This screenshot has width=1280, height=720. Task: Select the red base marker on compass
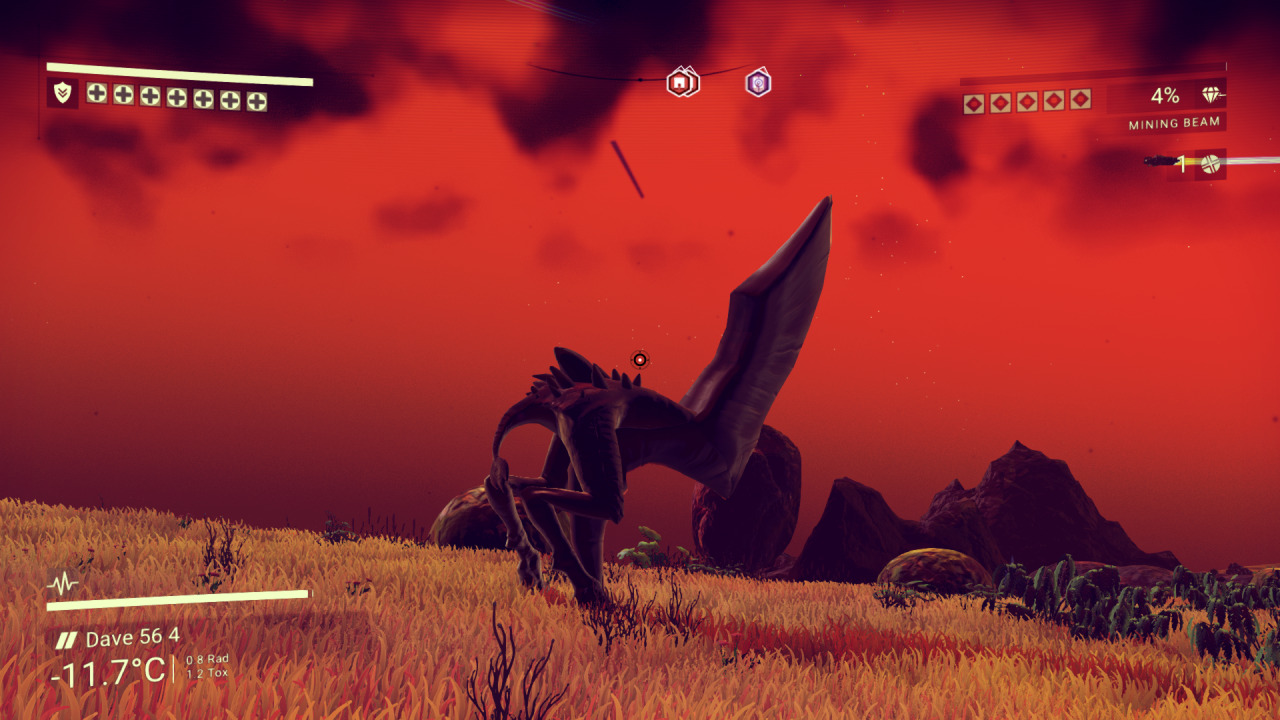point(682,82)
